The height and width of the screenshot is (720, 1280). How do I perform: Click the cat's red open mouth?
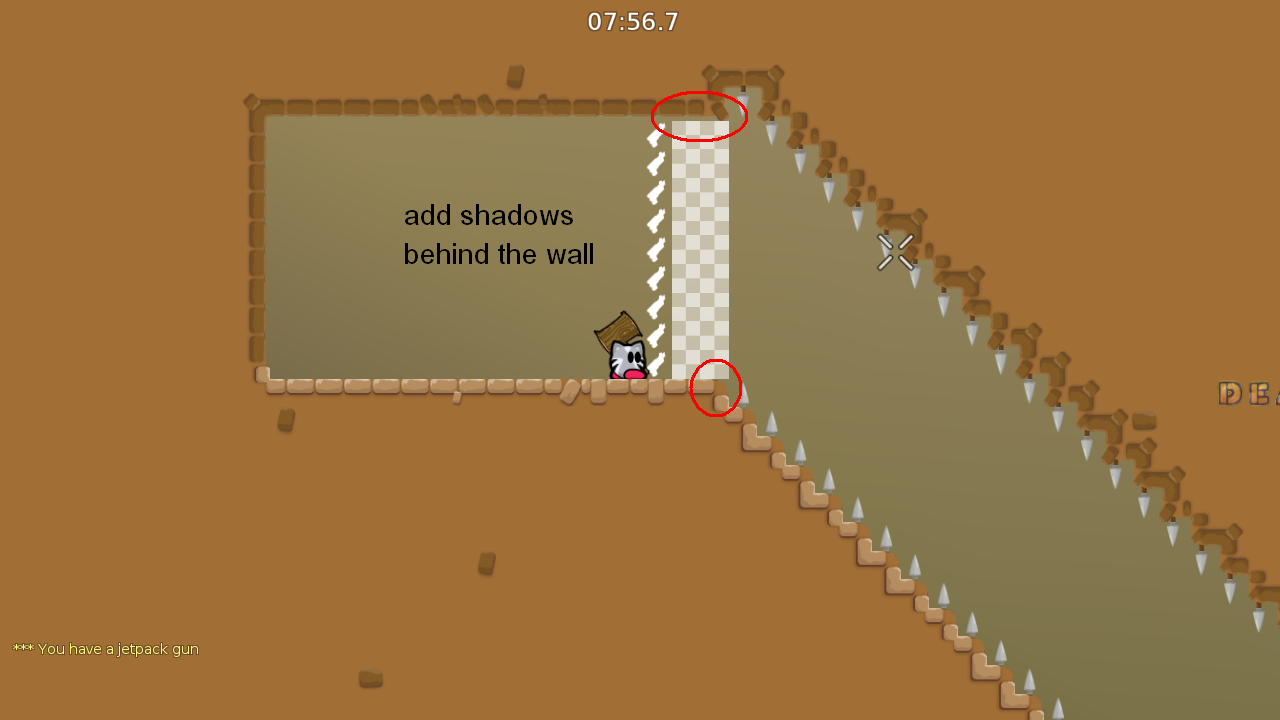pyautogui.click(x=633, y=372)
